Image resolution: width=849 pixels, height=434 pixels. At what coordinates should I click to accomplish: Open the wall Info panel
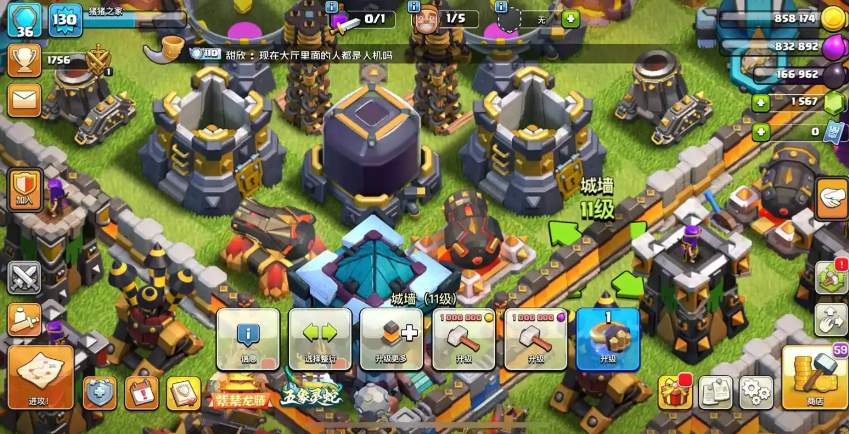(x=248, y=339)
